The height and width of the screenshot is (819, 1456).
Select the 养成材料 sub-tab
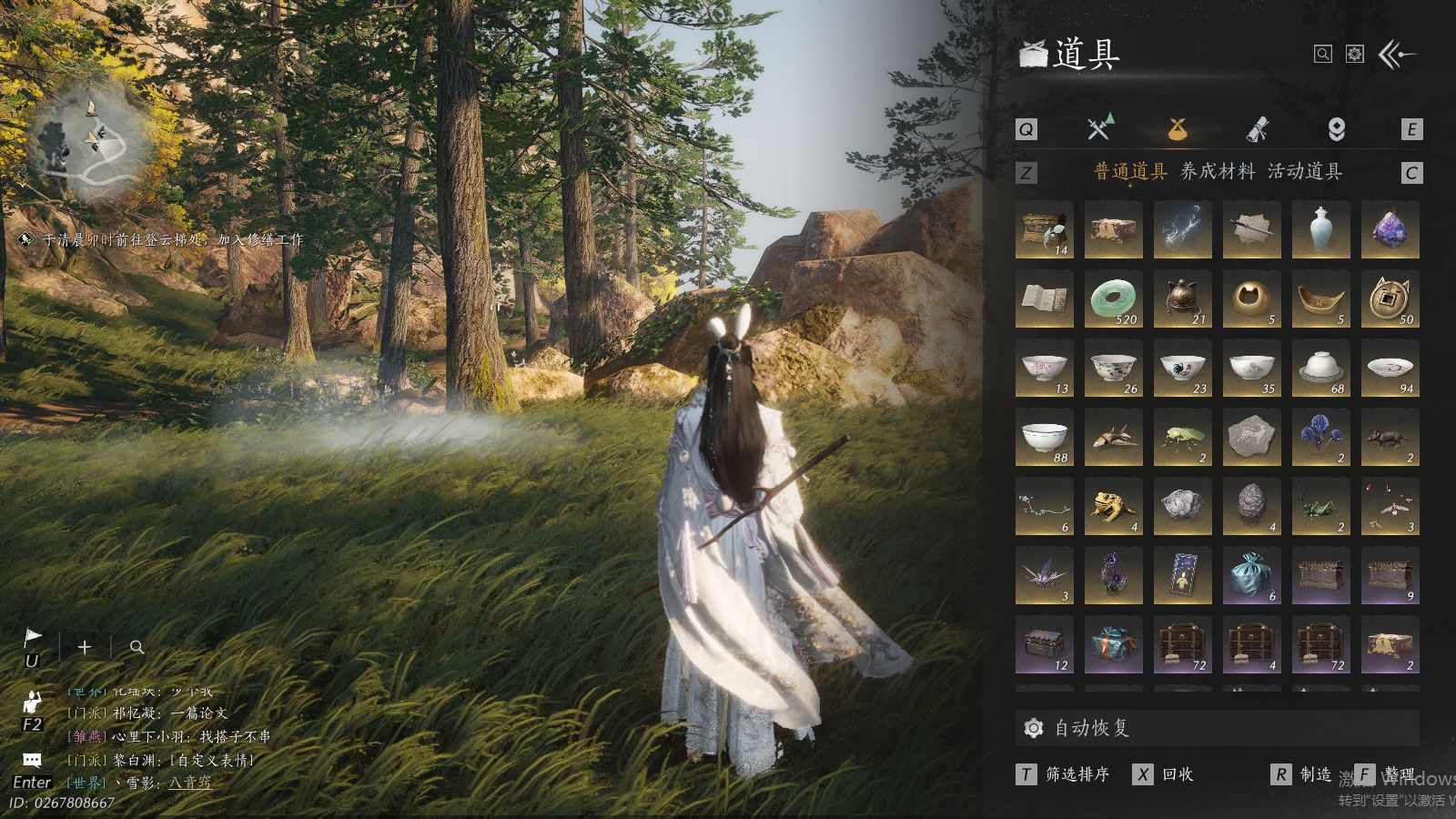(1217, 171)
